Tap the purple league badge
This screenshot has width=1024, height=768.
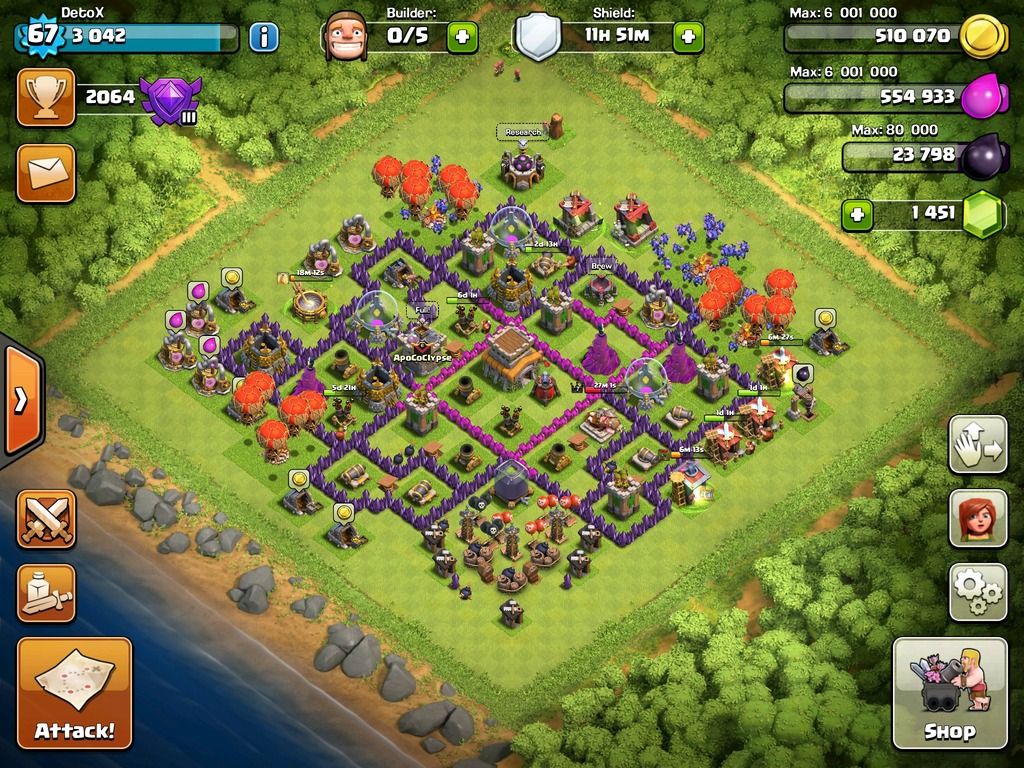[169, 100]
